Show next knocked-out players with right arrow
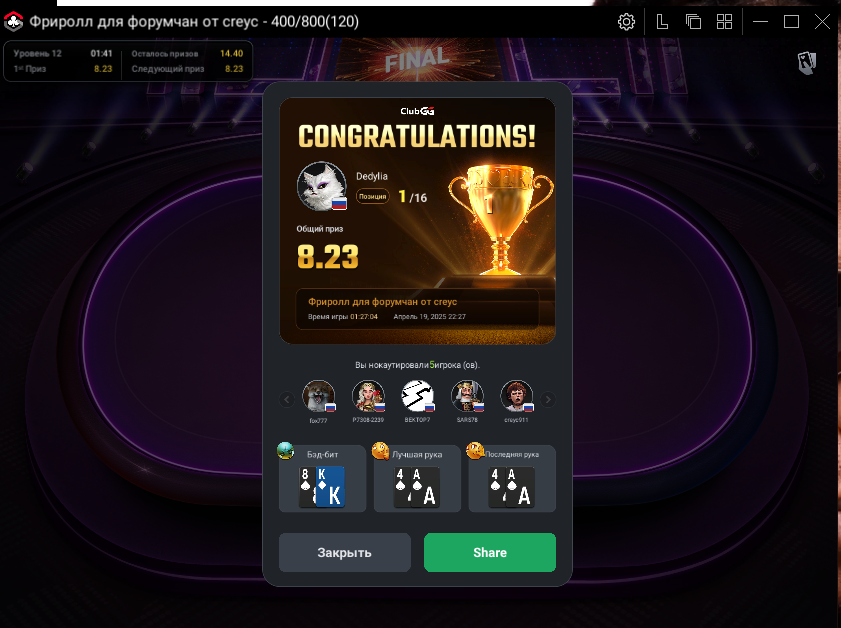 548,400
